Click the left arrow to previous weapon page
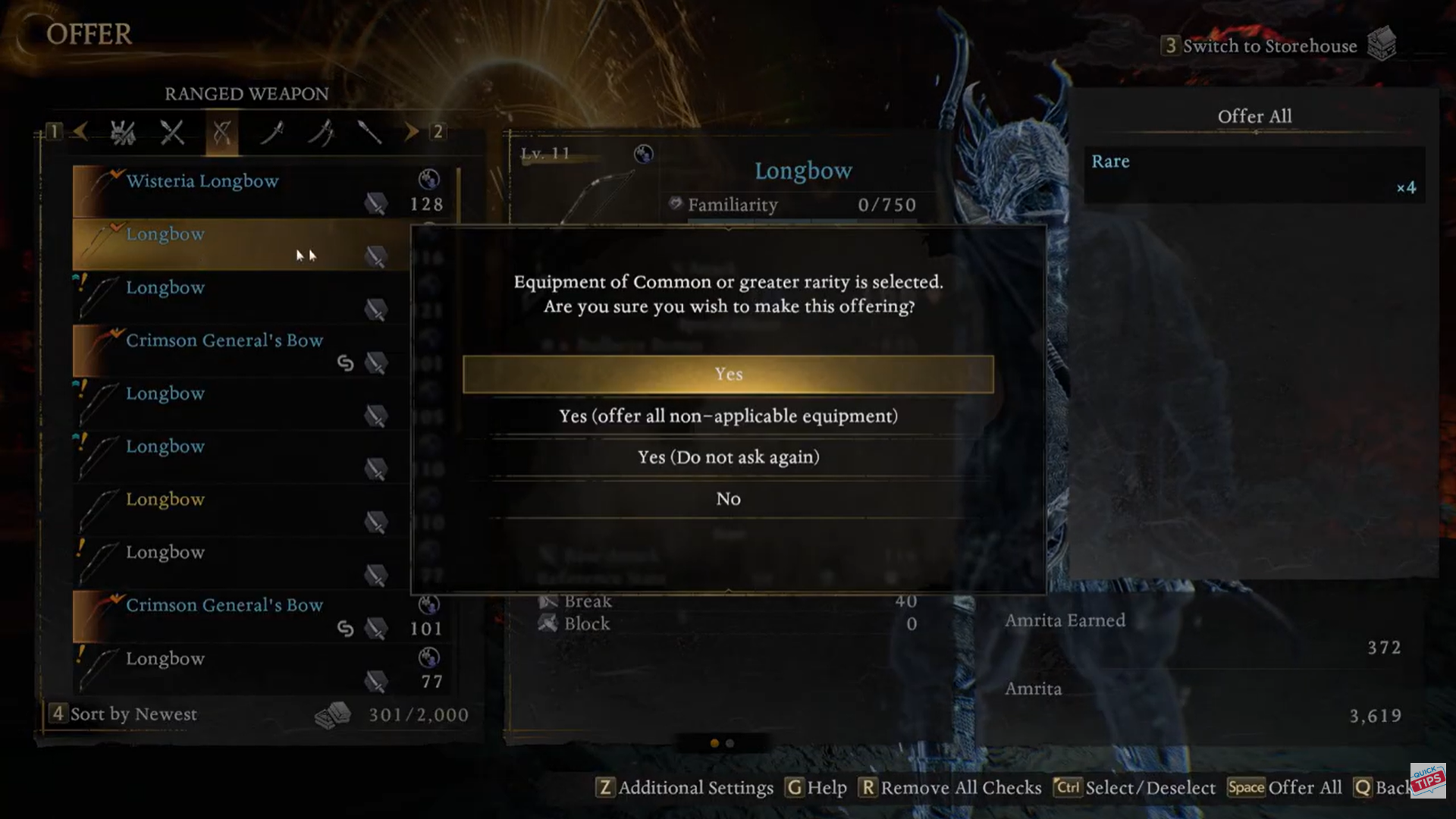Viewport: 1456px width, 819px height. coord(82,133)
